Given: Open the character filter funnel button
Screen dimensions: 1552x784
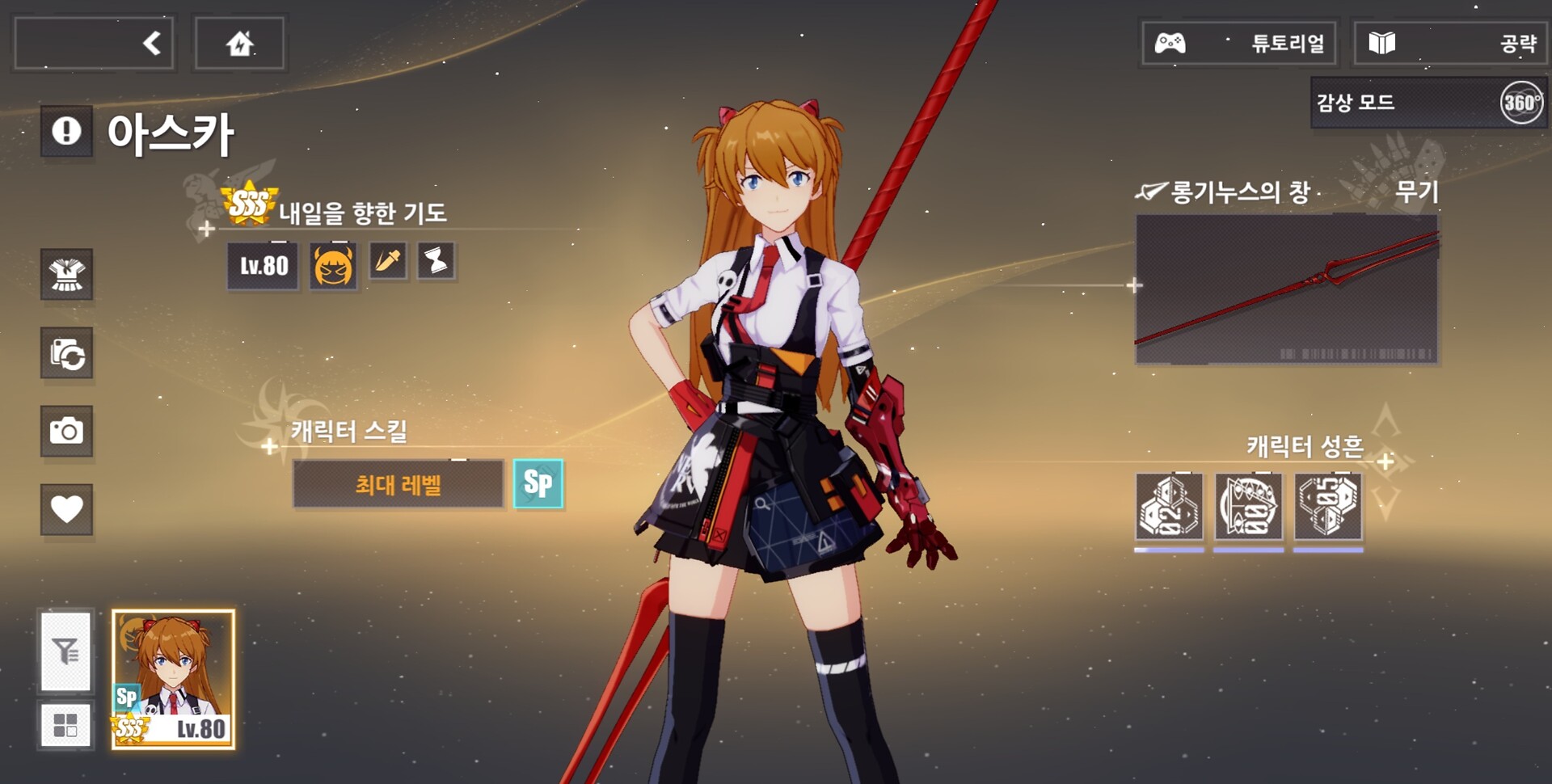Looking at the screenshot, I should [66, 651].
